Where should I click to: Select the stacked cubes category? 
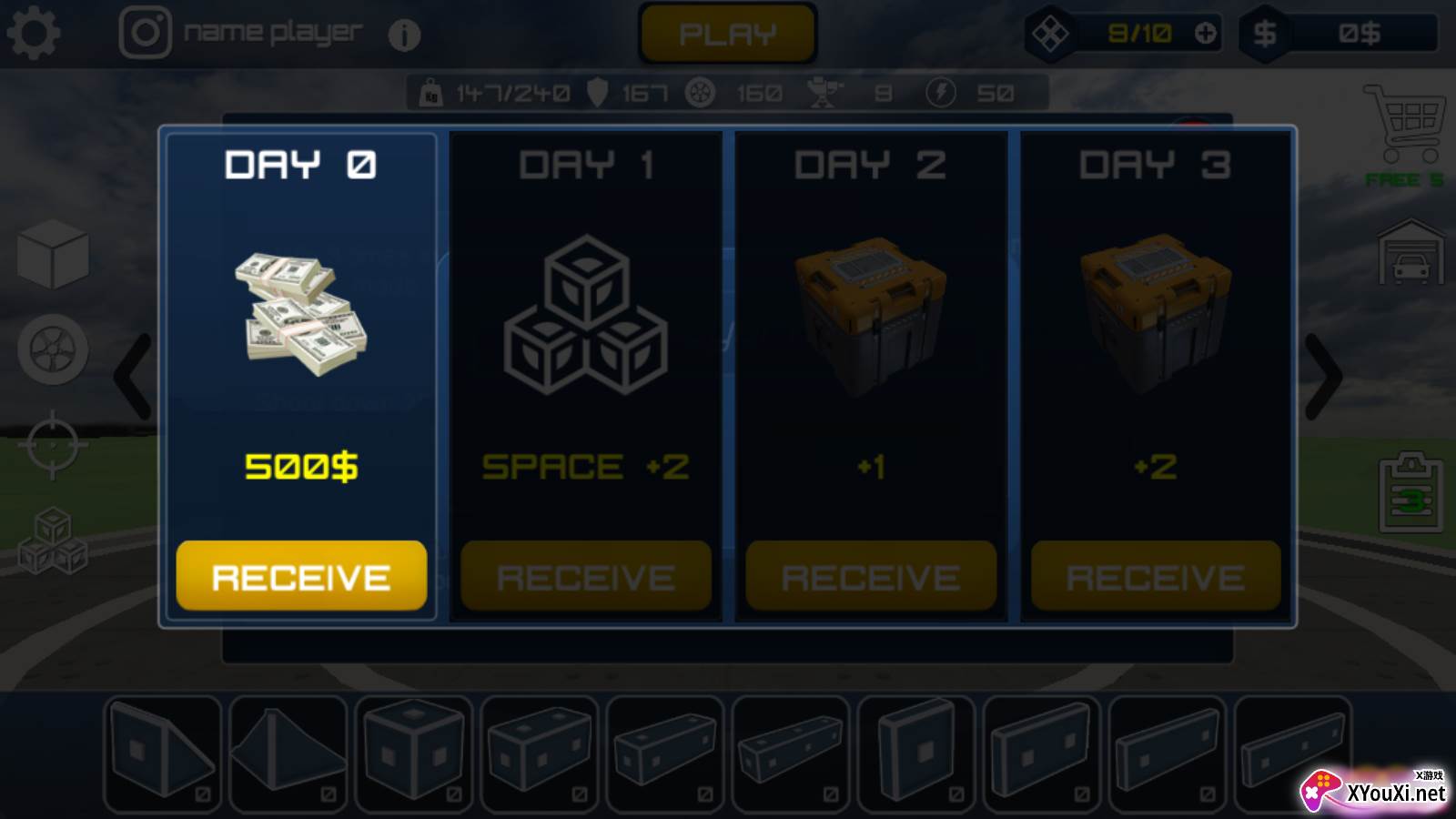[x=53, y=541]
